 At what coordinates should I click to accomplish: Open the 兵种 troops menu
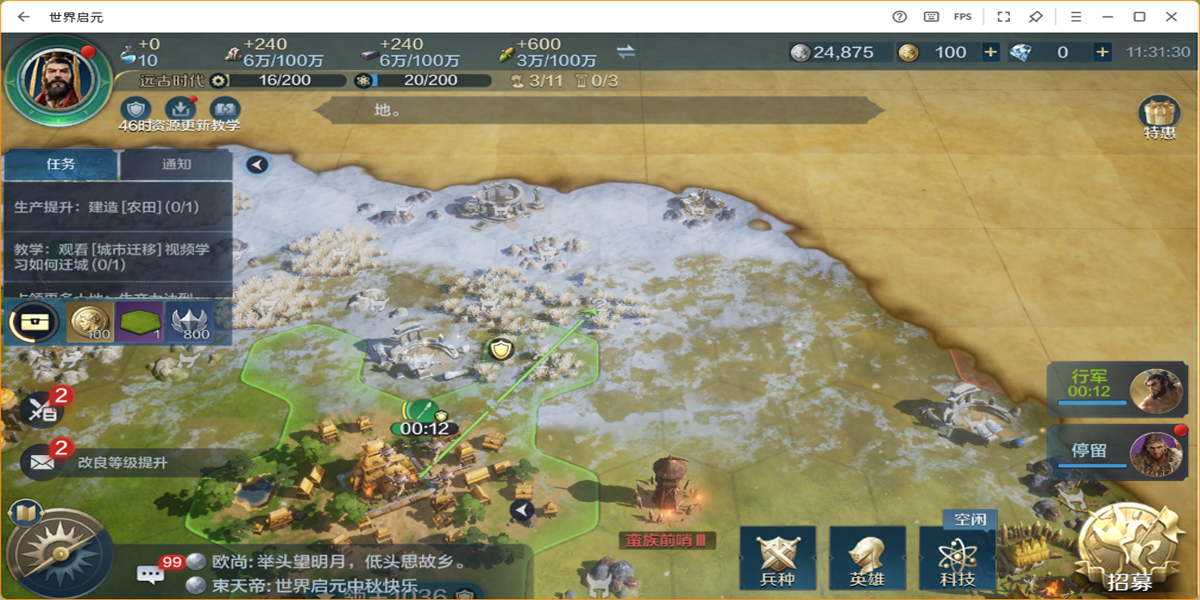pos(777,559)
